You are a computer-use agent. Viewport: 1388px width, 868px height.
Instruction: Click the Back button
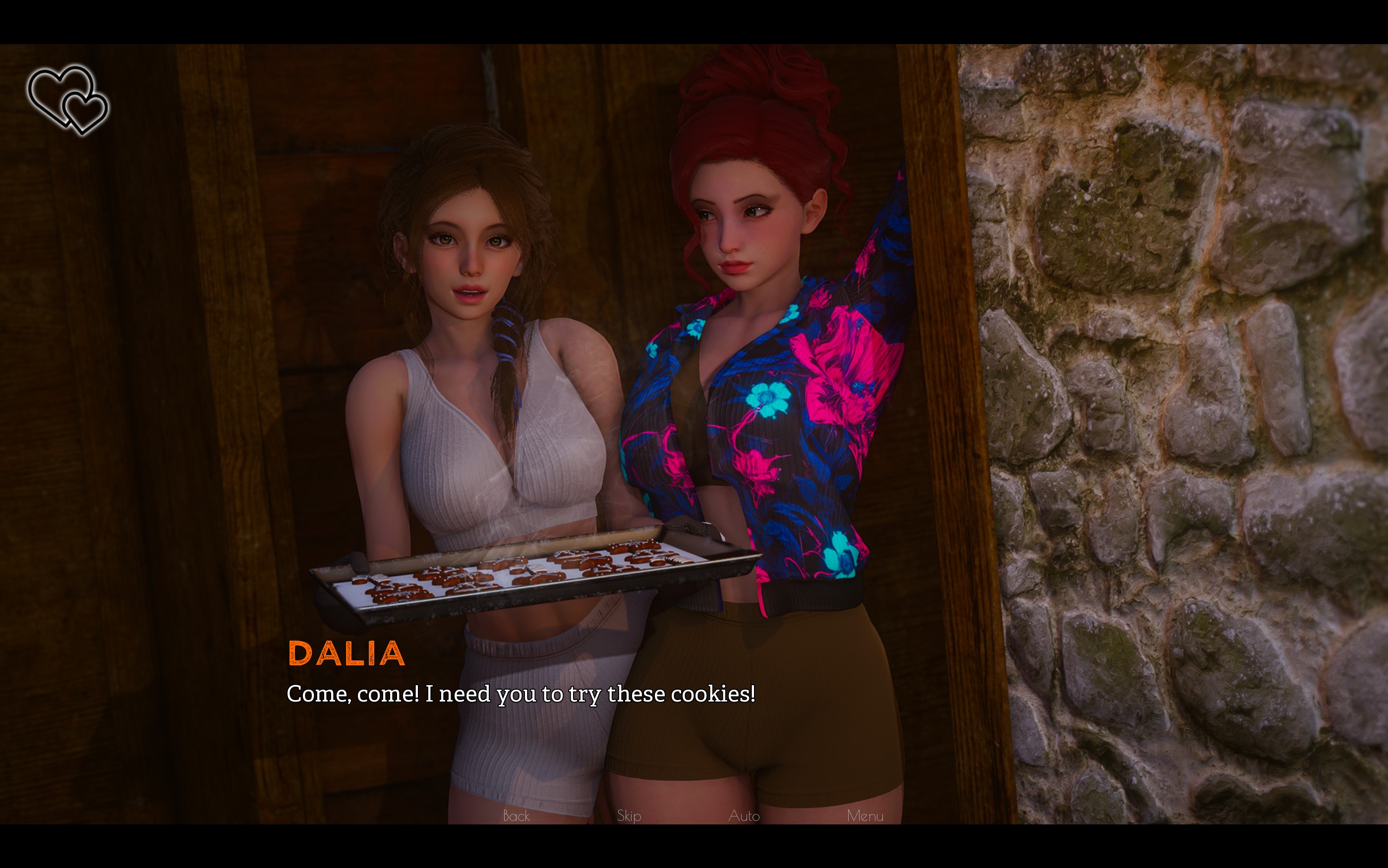coord(516,815)
